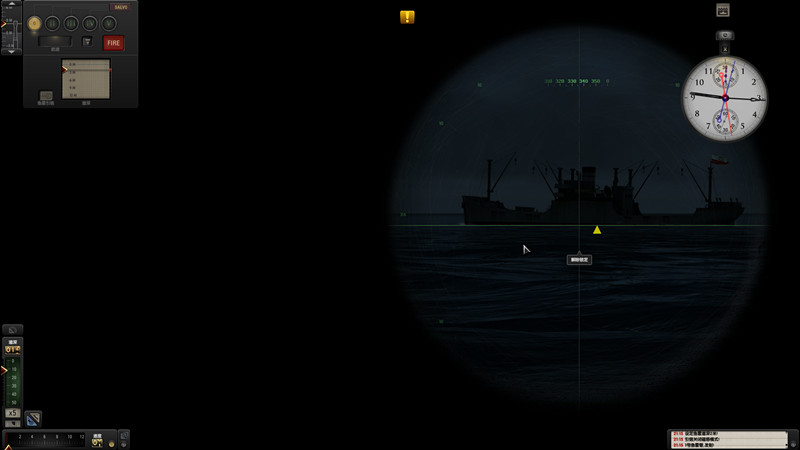Screen dimensions: 800x450
Task: Select torpedo tube V
Action: click(x=108, y=23)
